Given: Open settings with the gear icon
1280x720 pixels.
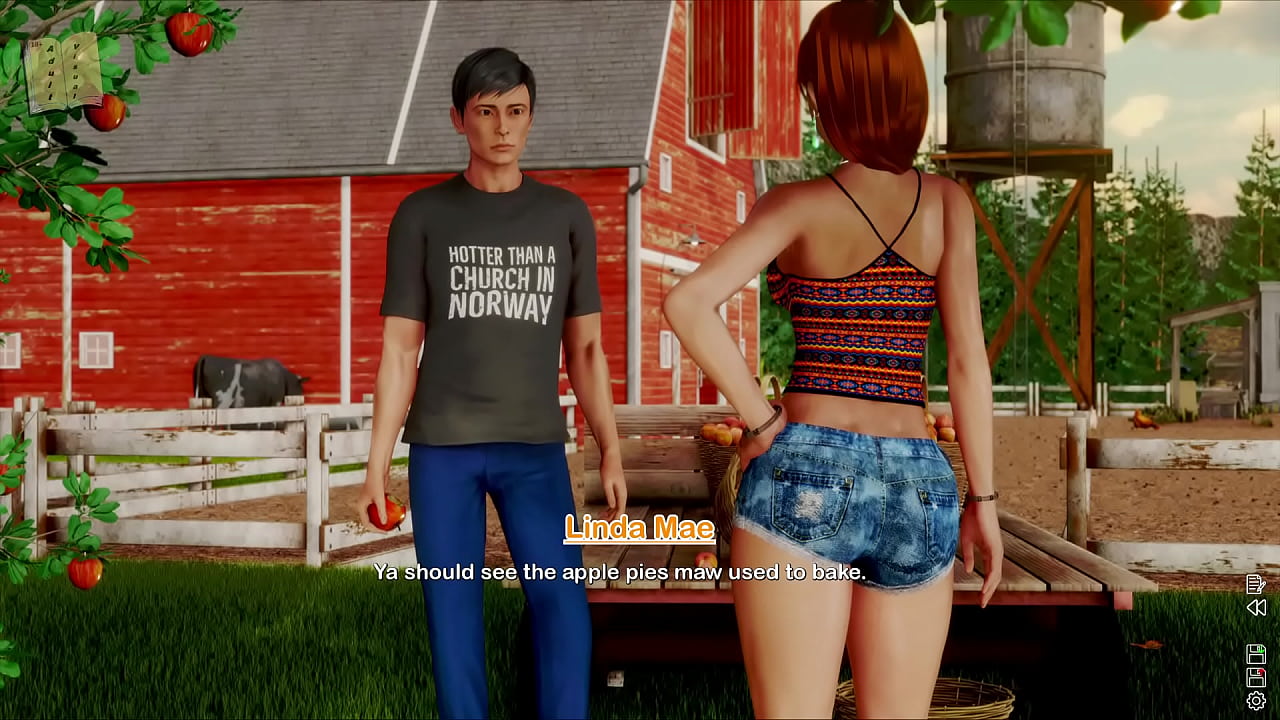Looking at the screenshot, I should click(x=1256, y=701).
